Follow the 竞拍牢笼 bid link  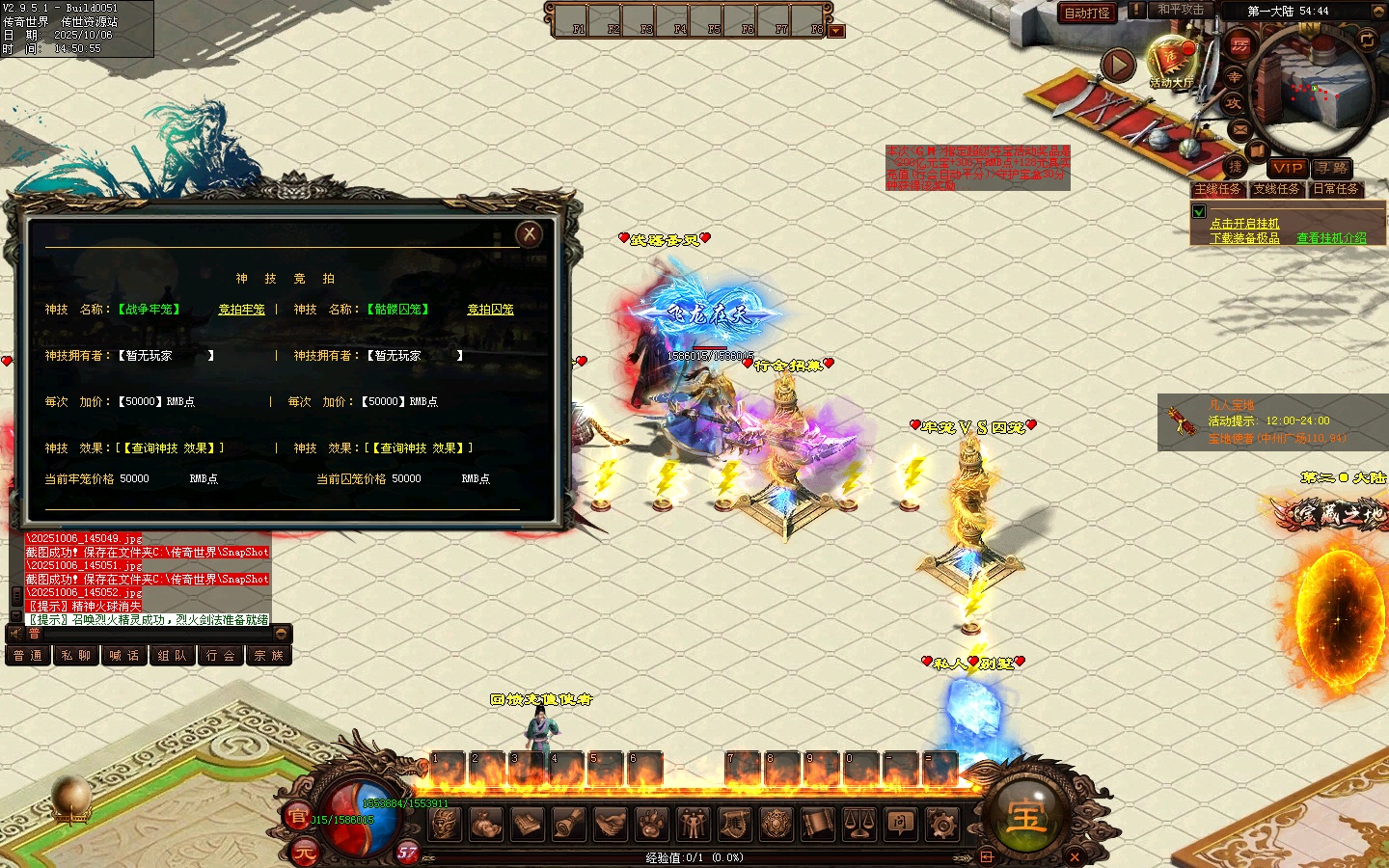[x=241, y=310]
